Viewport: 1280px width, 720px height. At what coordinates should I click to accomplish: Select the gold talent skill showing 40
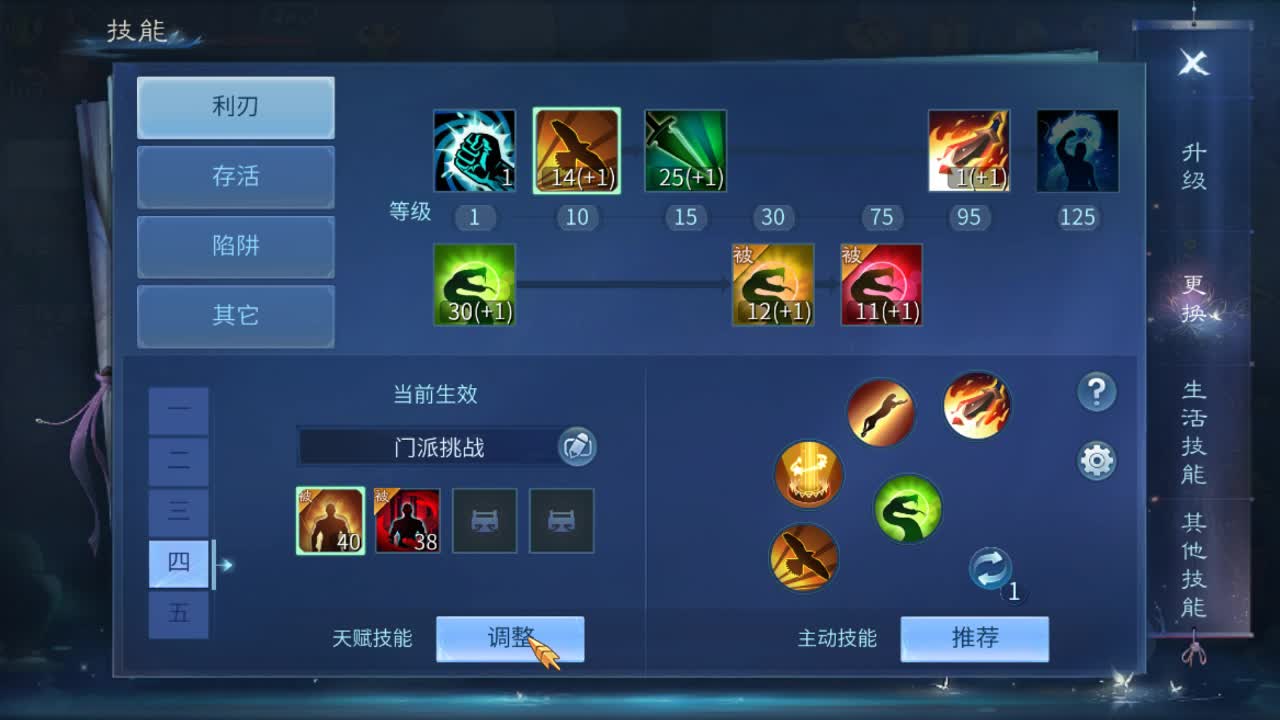click(x=330, y=520)
